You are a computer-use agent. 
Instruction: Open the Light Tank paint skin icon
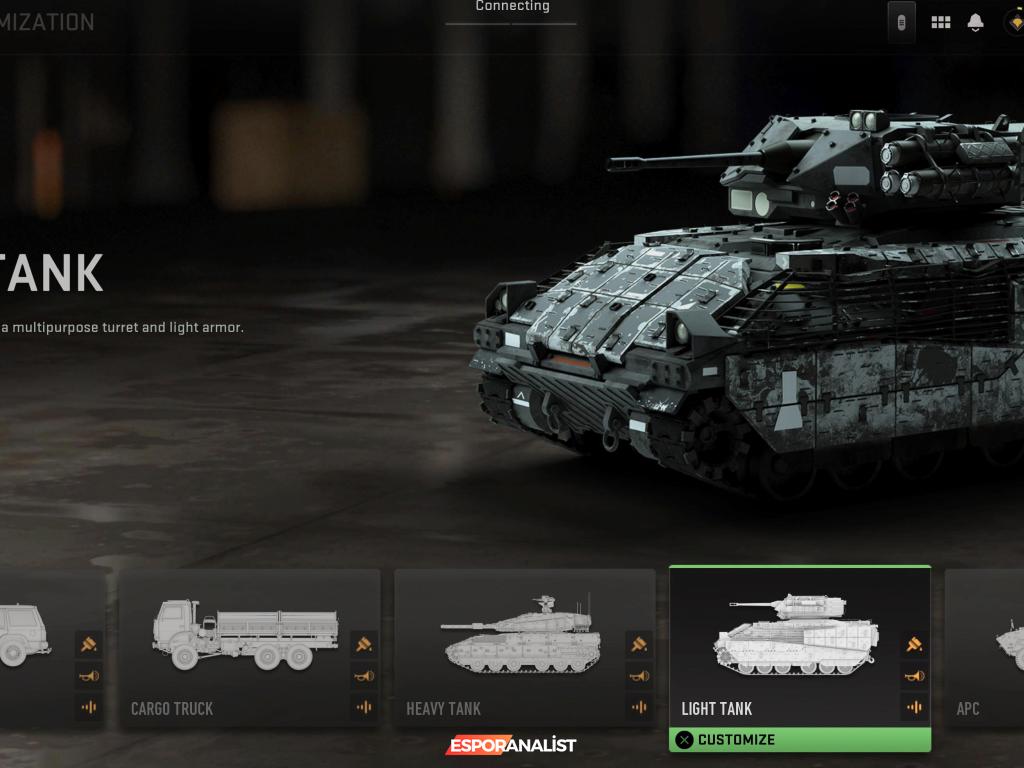914,644
